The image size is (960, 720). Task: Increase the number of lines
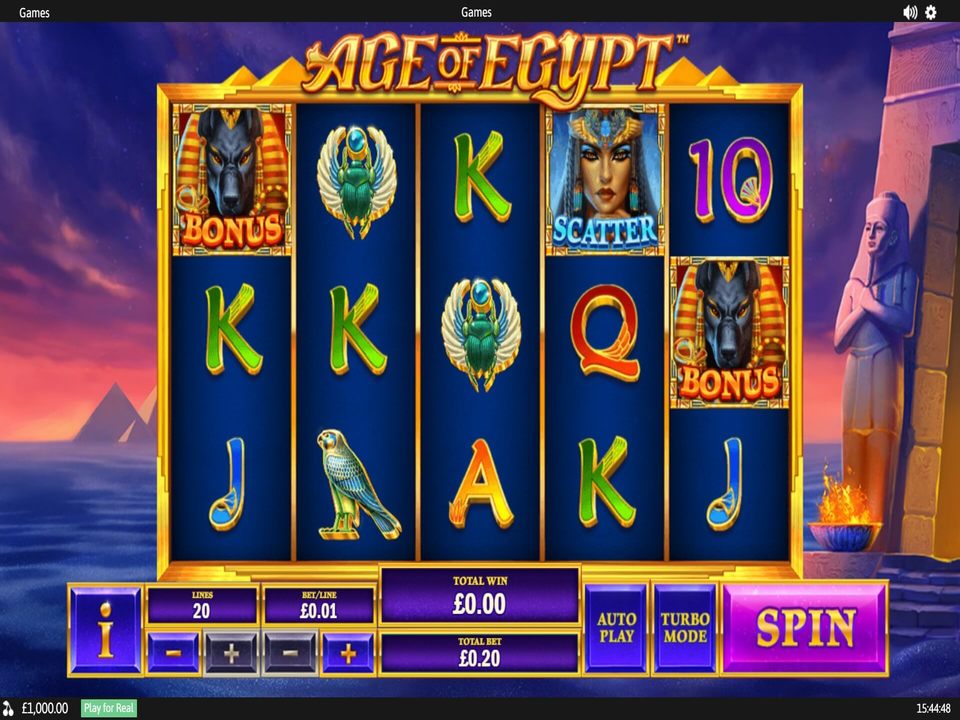[231, 653]
